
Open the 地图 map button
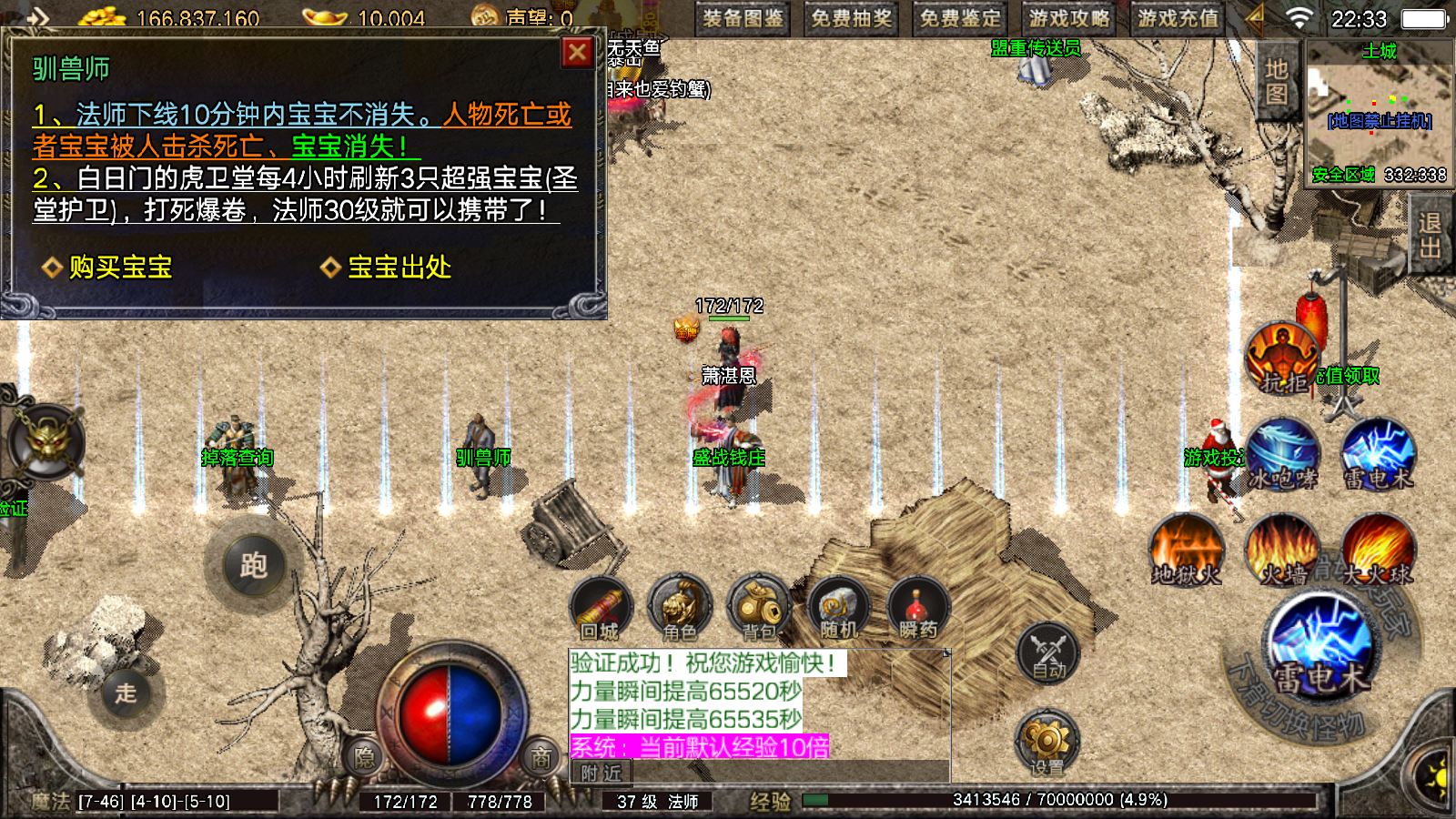1276,81
